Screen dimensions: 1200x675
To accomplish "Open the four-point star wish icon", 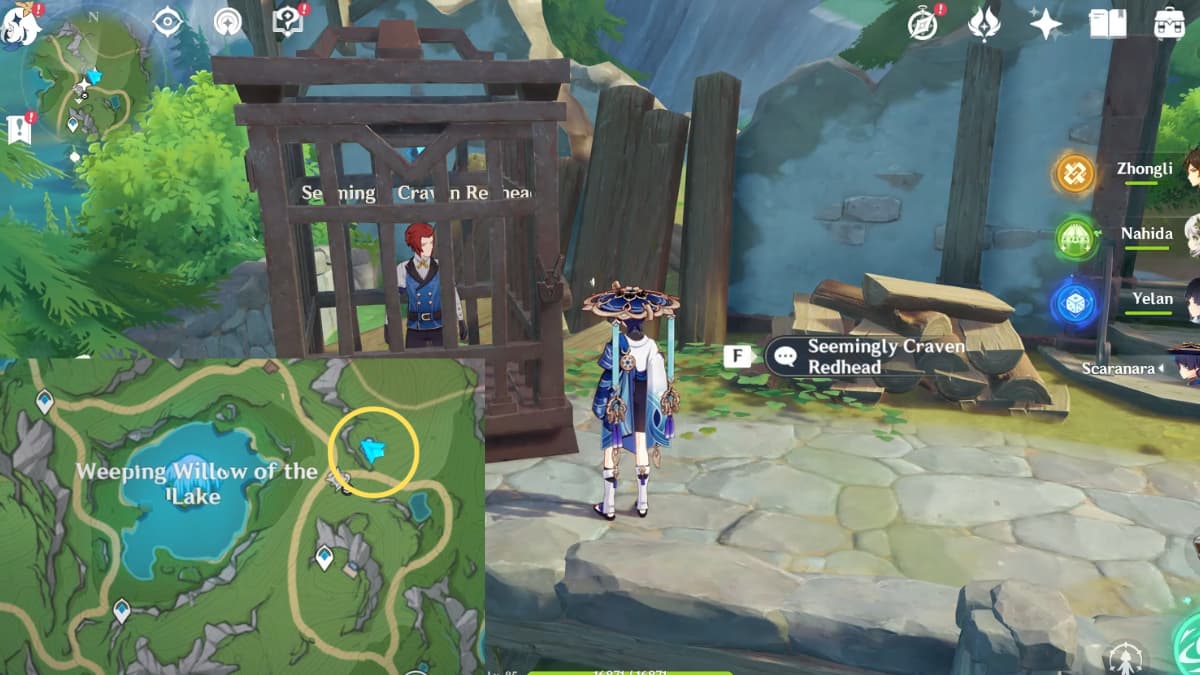I will [1045, 23].
